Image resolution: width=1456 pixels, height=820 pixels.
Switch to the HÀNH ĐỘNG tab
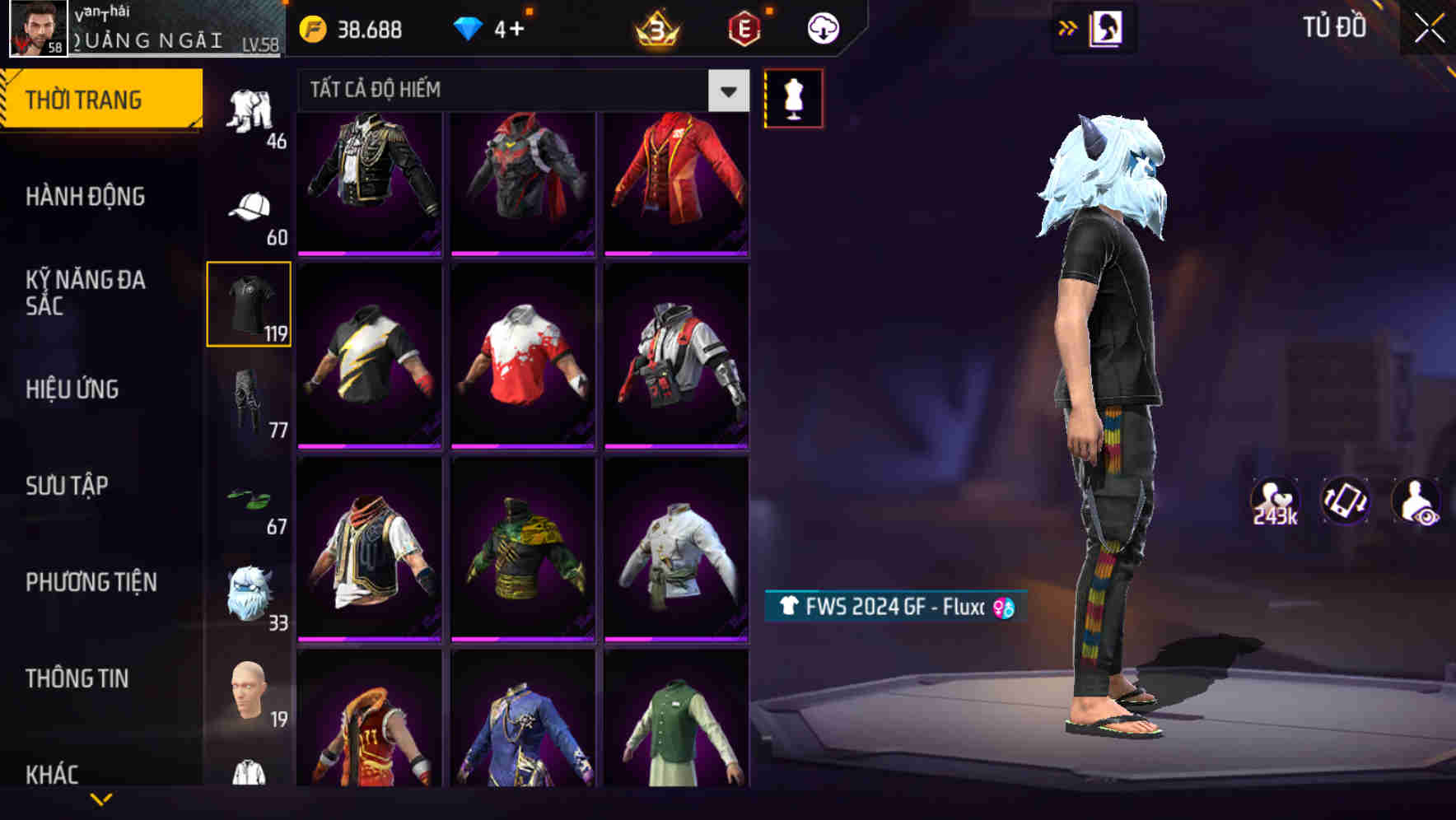86,198
